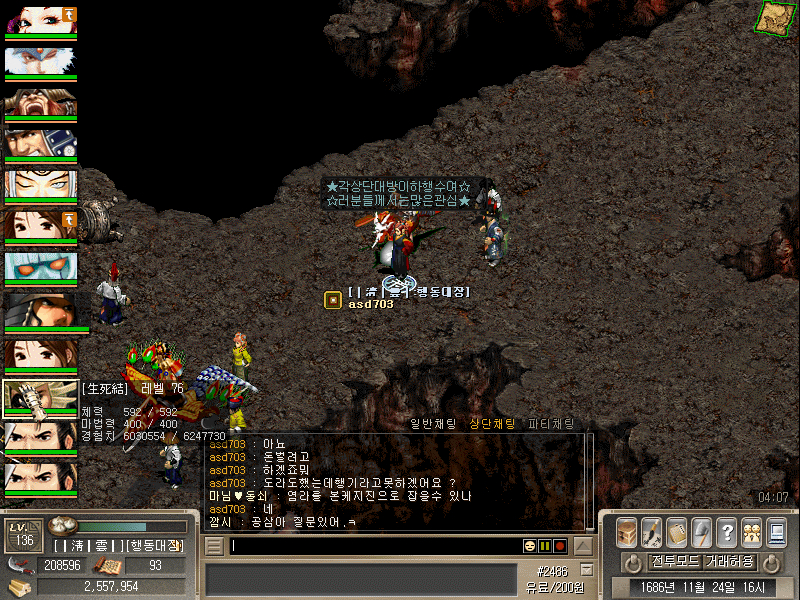Select the selected 生死結 level 76 mercenary portrait
Screen dimensions: 800x600
click(x=40, y=399)
